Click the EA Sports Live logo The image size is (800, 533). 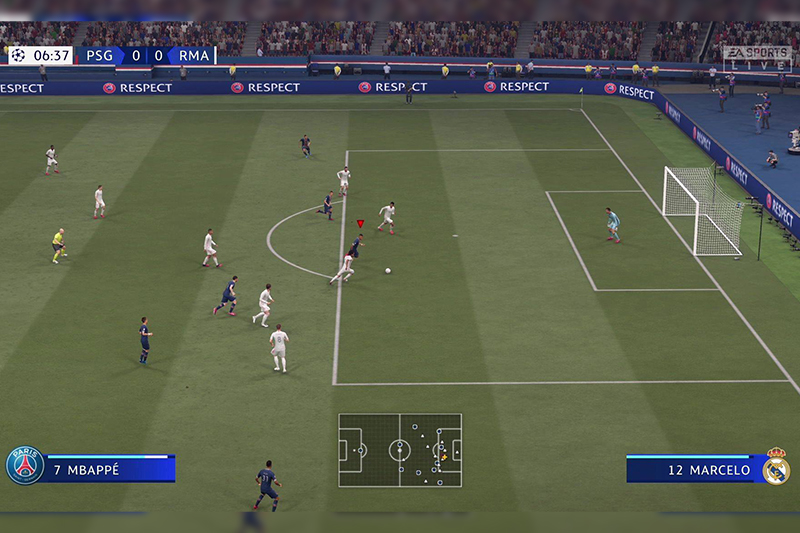[756, 57]
